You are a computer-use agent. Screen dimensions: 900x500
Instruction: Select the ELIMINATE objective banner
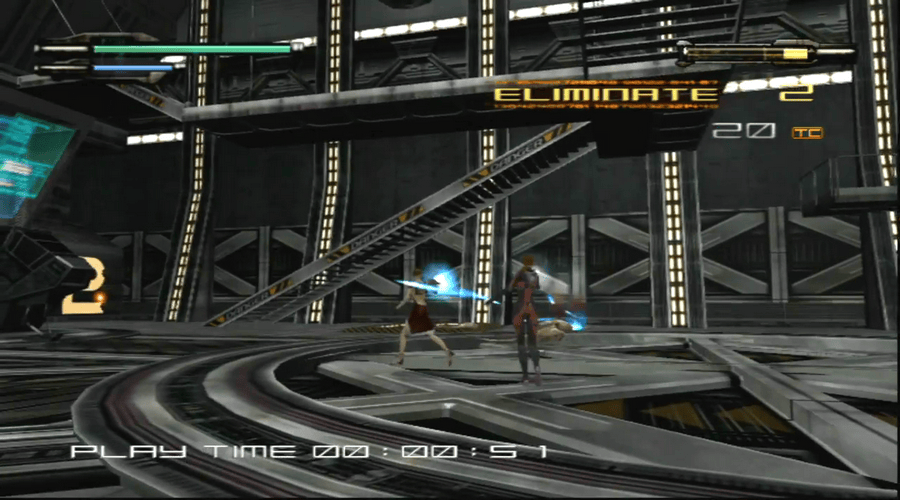pos(606,95)
